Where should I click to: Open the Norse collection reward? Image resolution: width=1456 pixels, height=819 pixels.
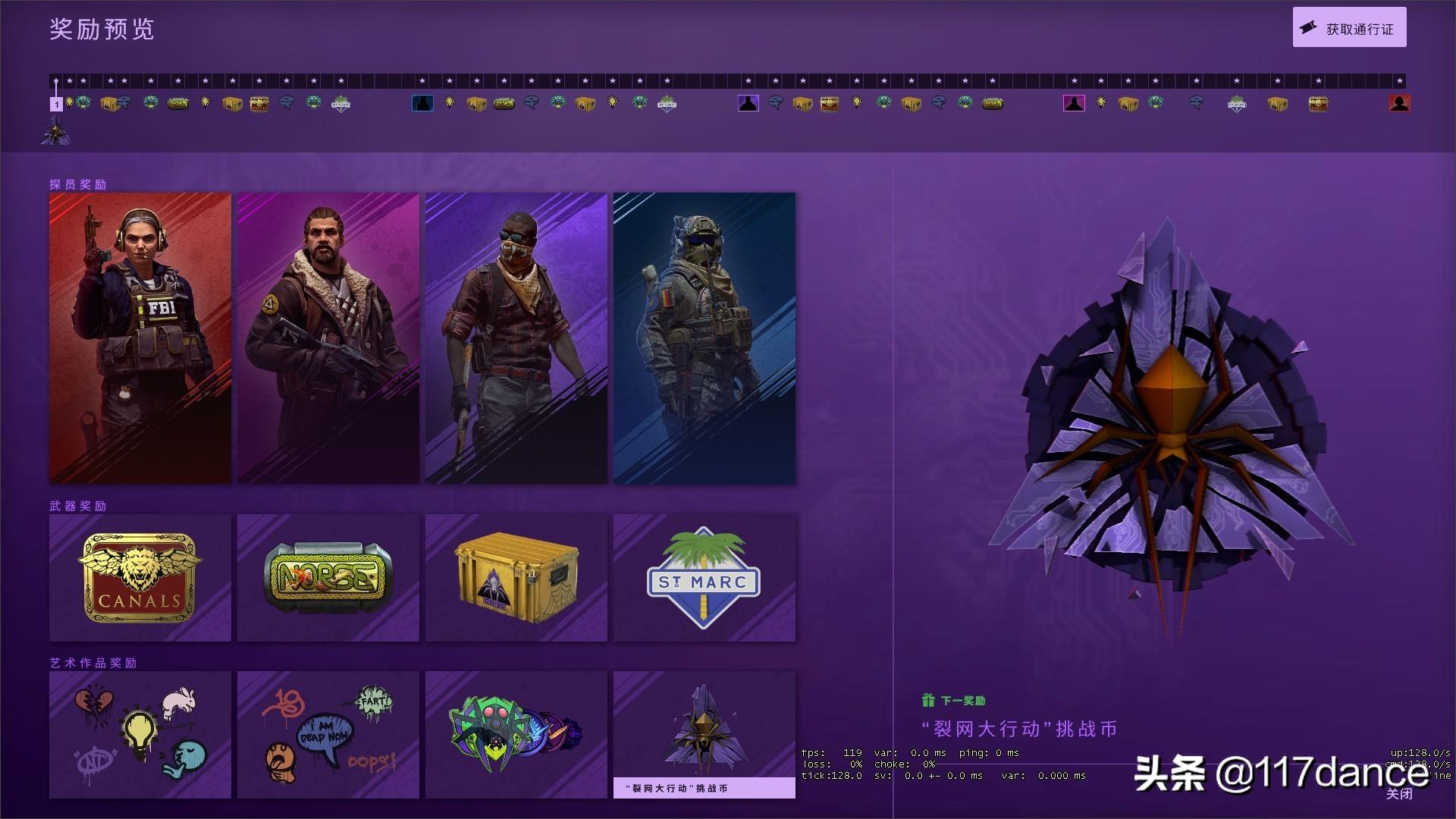point(328,578)
